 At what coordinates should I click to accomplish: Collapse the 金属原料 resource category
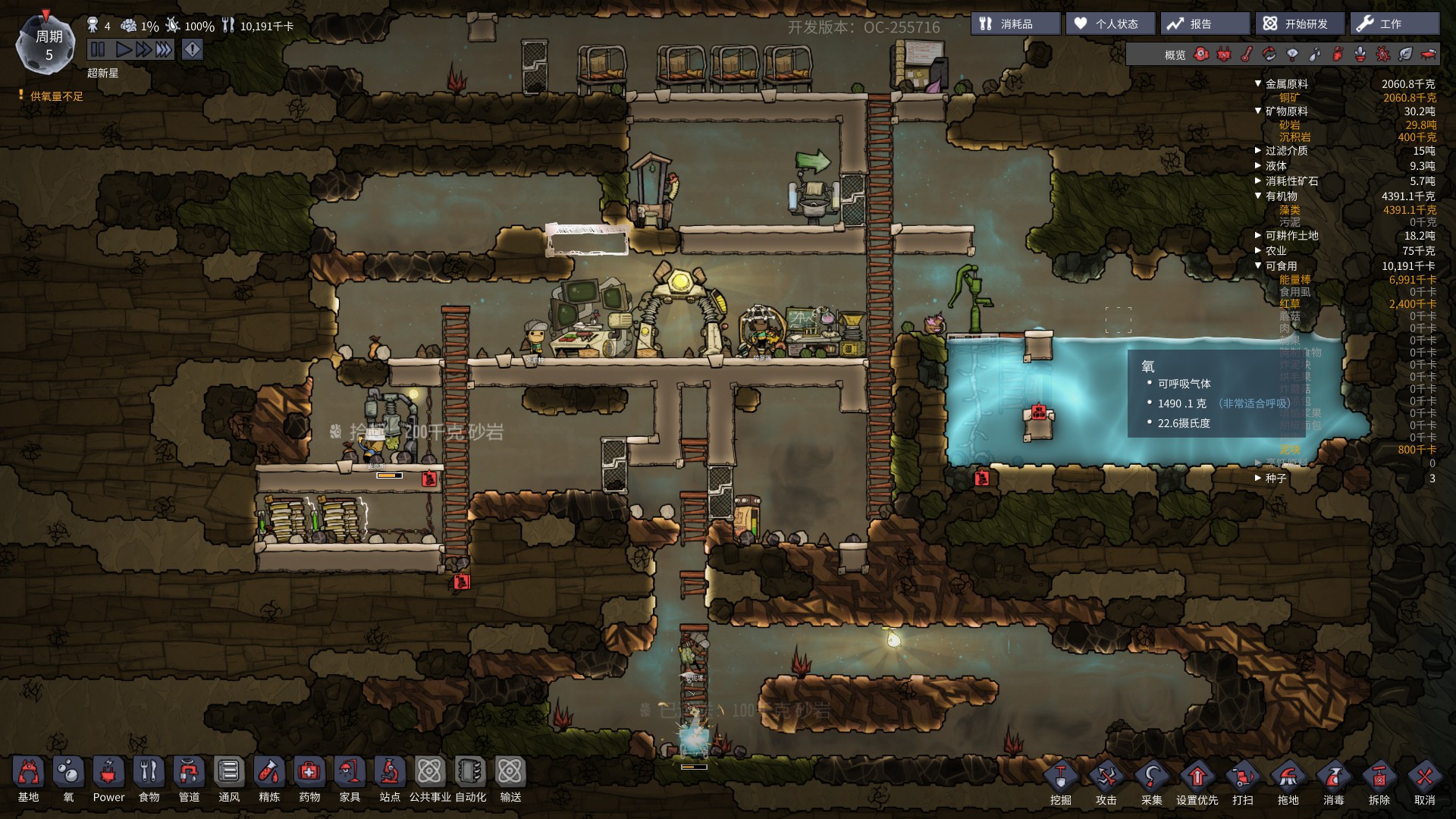coord(1259,84)
